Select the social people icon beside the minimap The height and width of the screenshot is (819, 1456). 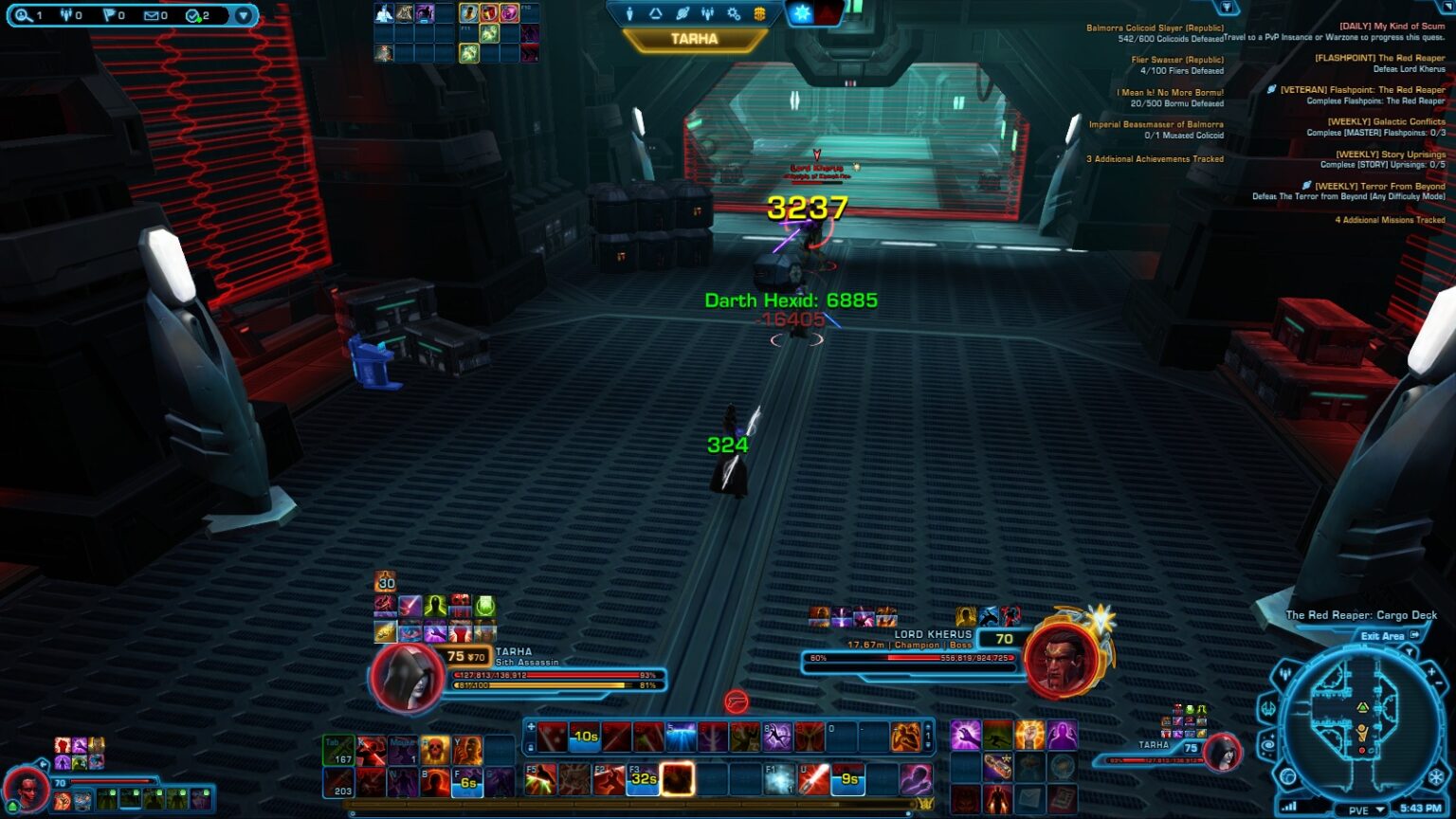[1284, 672]
